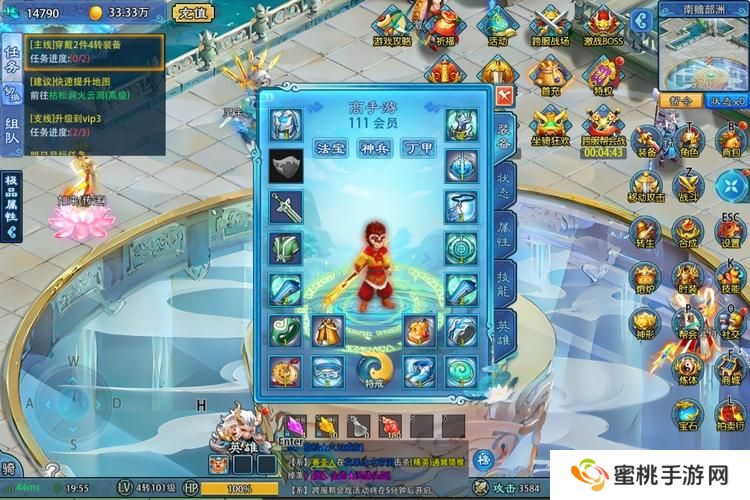Choose the 丁甲 button
The height and width of the screenshot is (500, 750).
(x=418, y=148)
